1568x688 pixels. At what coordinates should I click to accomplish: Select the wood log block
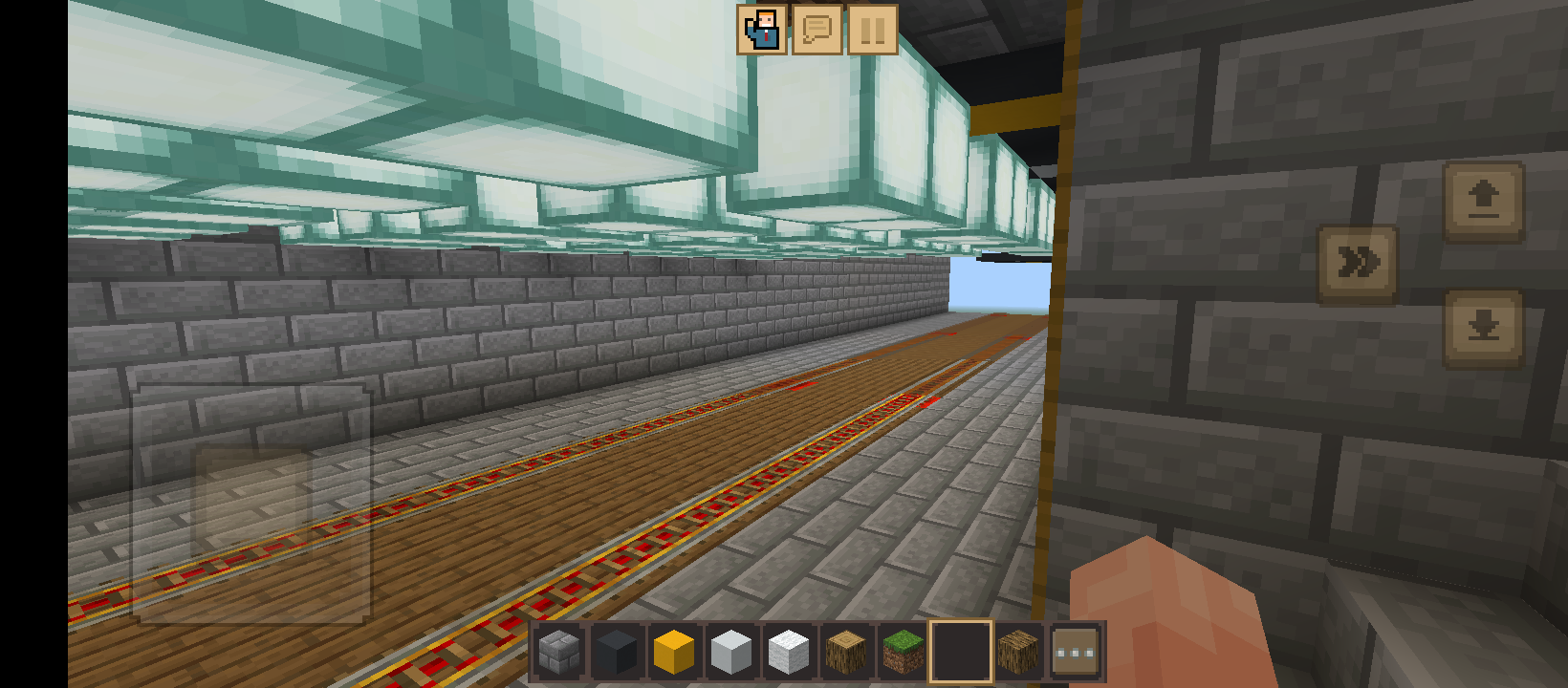tap(844, 651)
